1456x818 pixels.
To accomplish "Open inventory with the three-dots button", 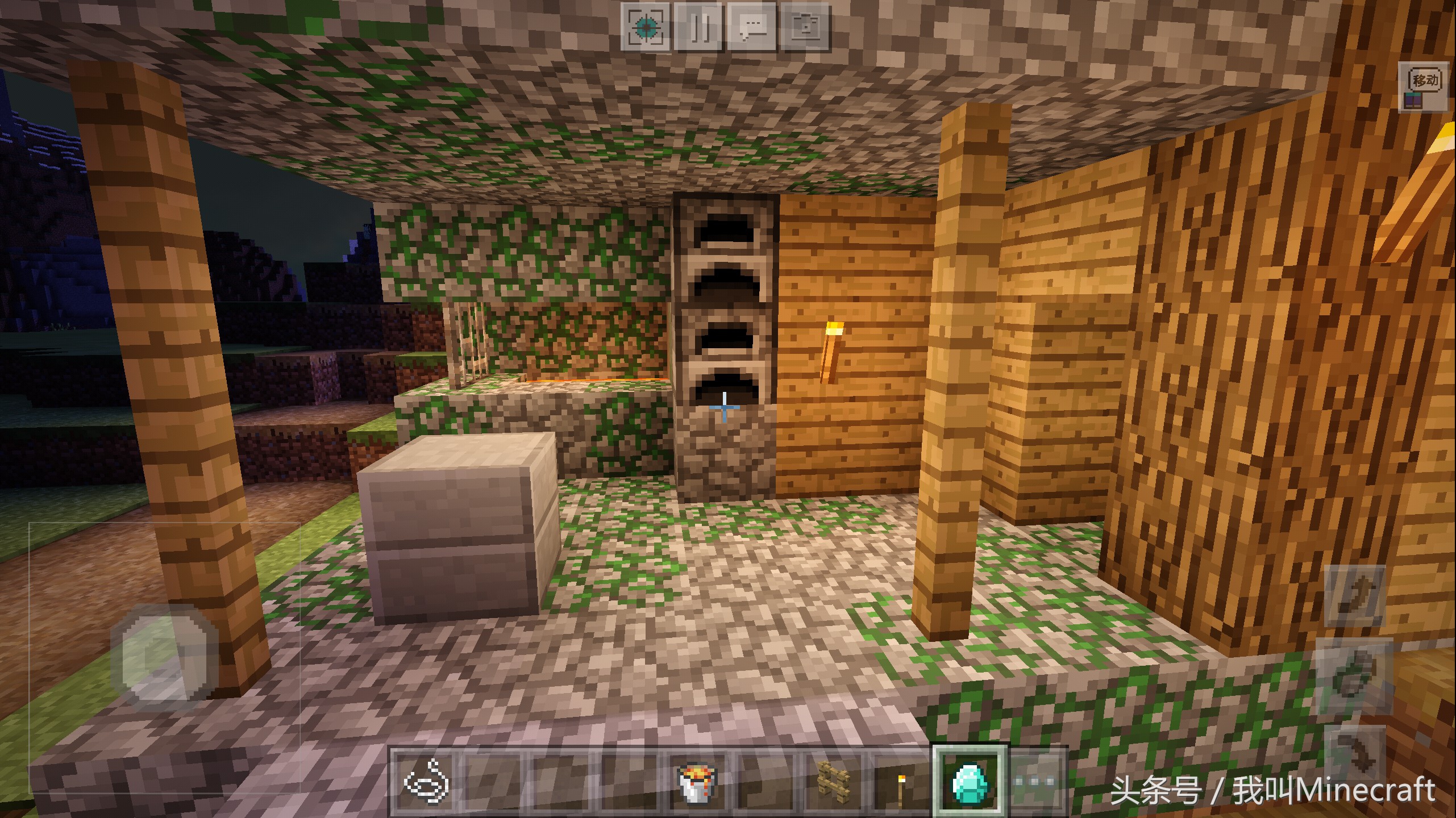I will click(x=1035, y=783).
